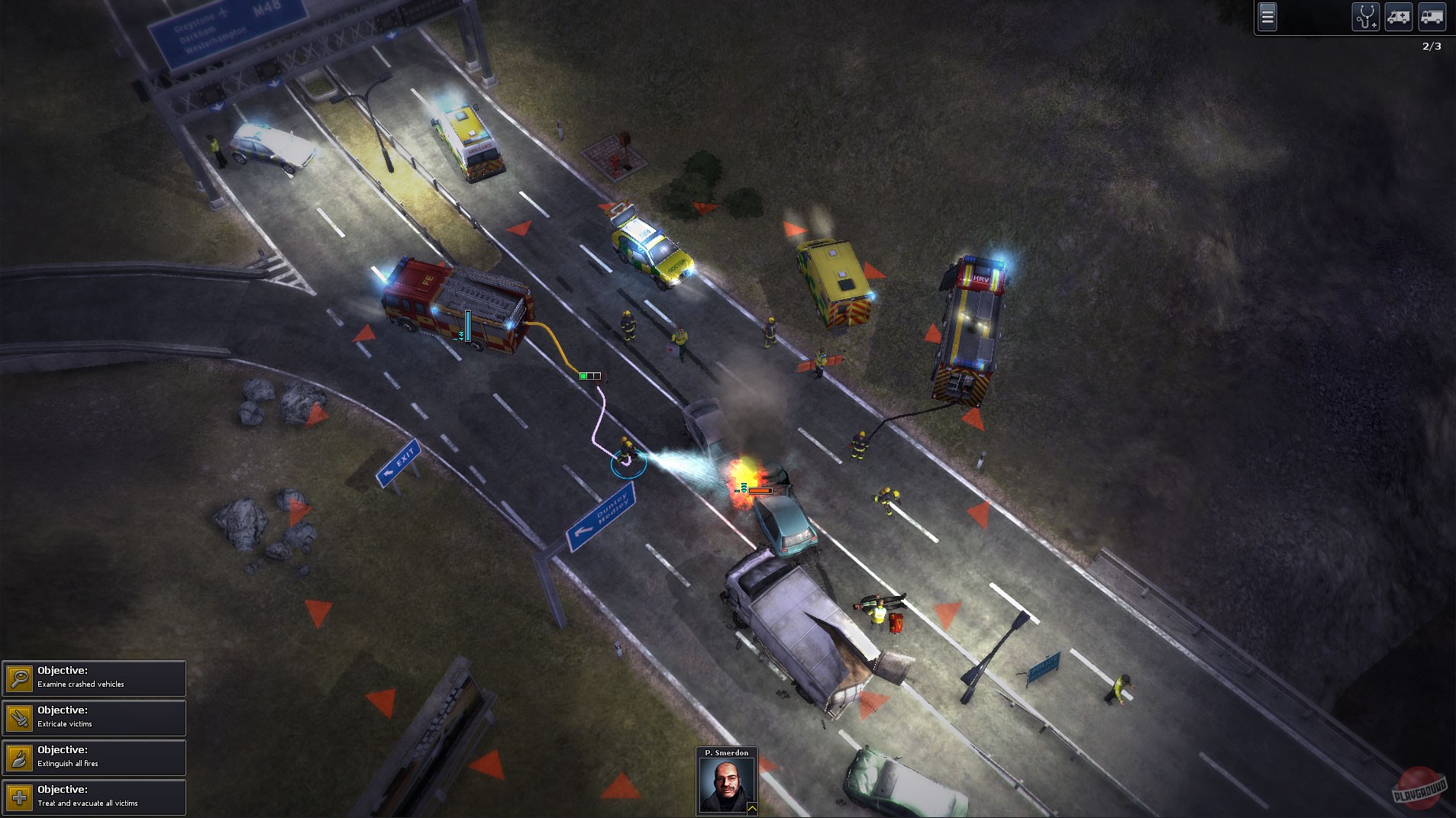
Task: Click the Extinguish all fires objective text
Action: 68,763
